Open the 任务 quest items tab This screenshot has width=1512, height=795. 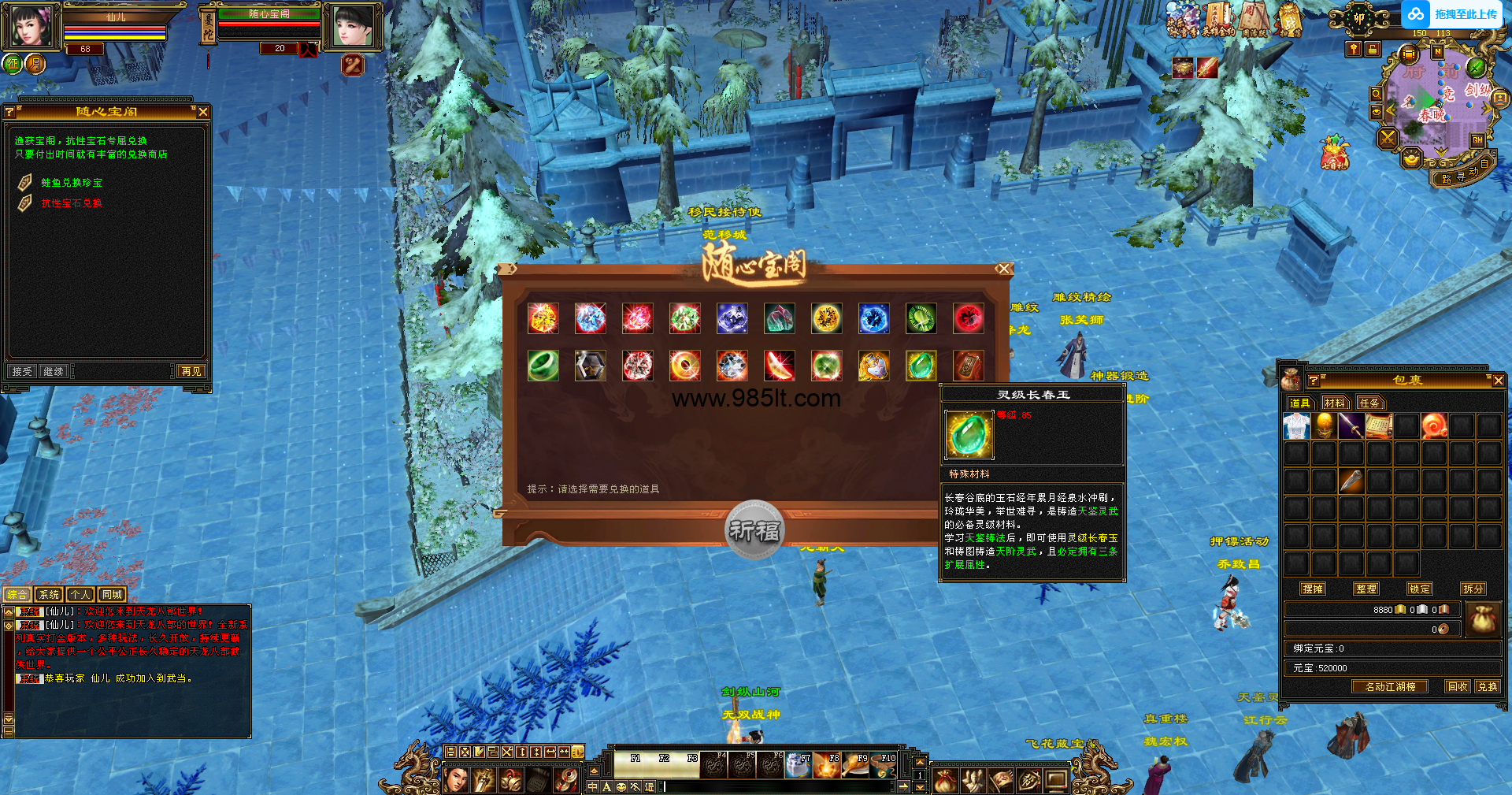click(1369, 403)
